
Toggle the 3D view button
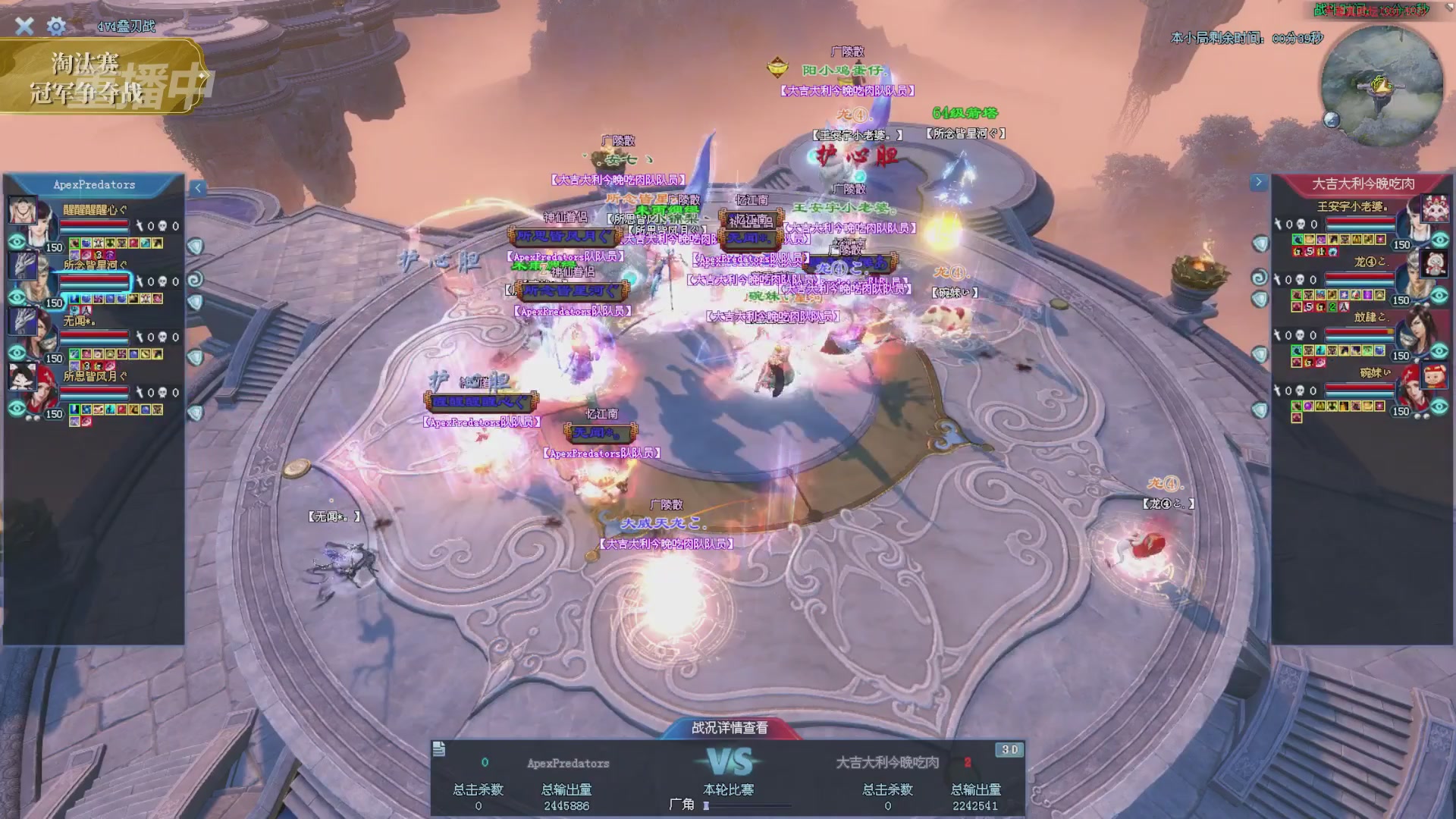click(x=1010, y=750)
